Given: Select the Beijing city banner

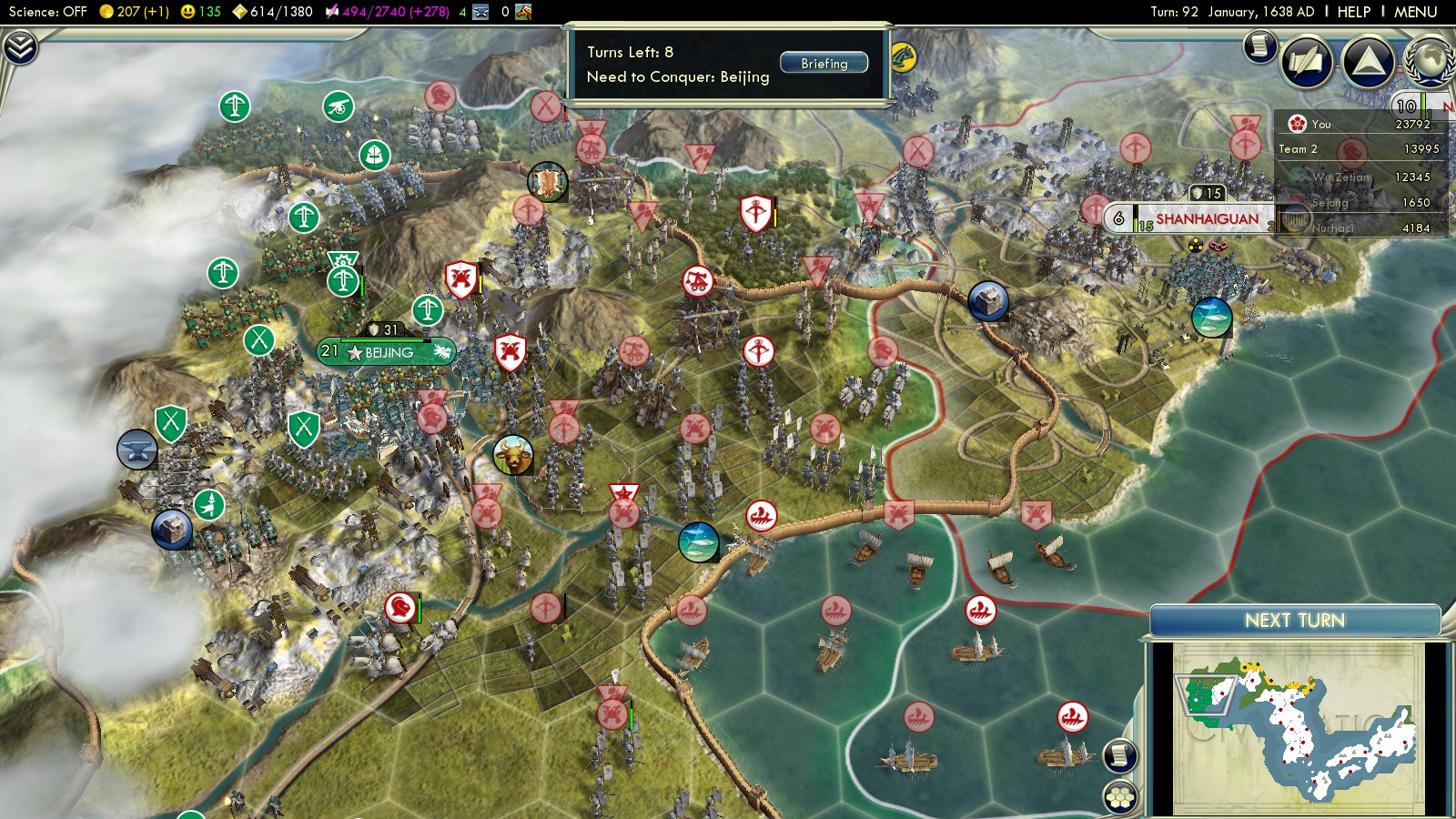Looking at the screenshot, I should [388, 352].
